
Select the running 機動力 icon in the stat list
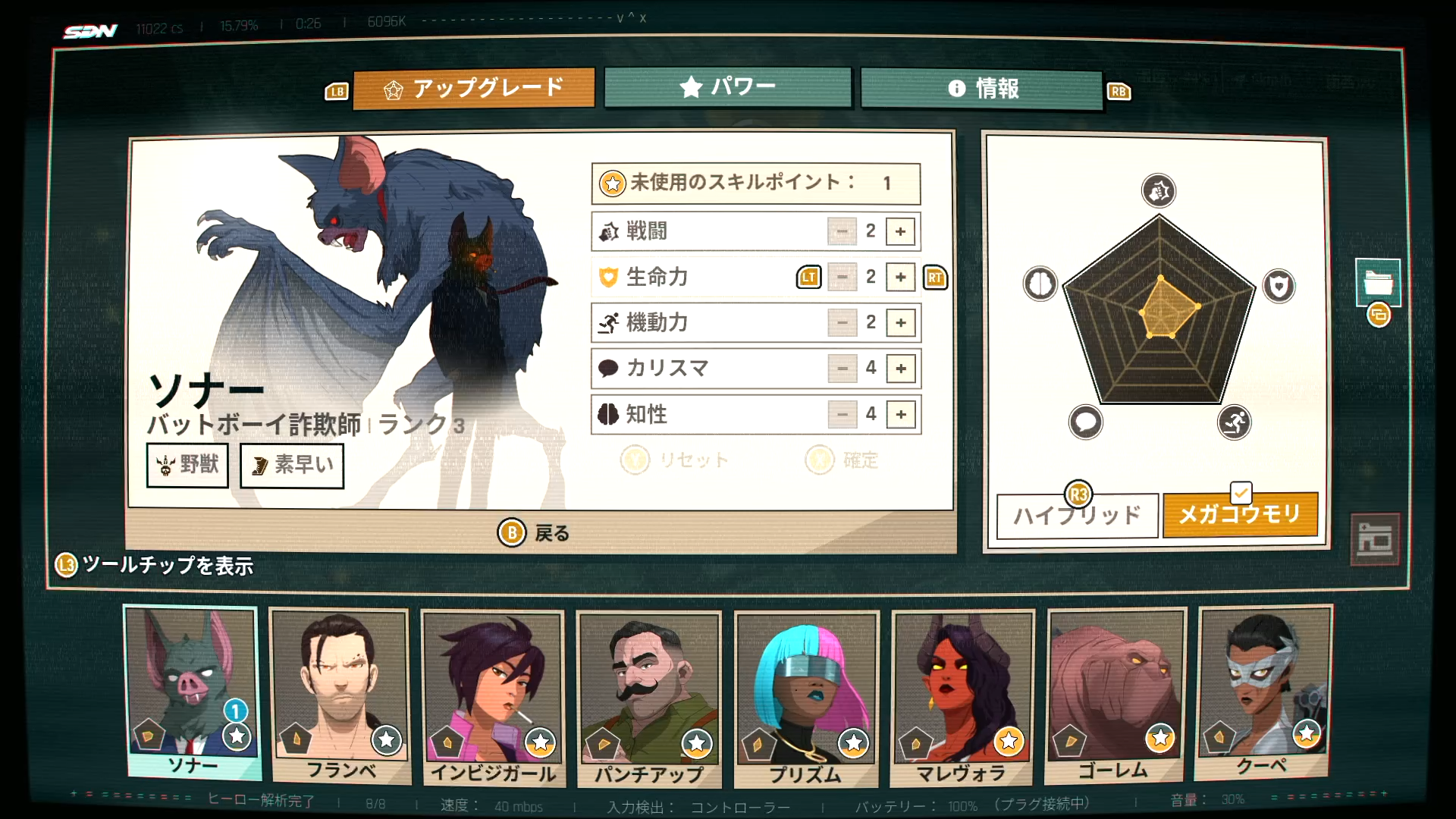point(607,322)
